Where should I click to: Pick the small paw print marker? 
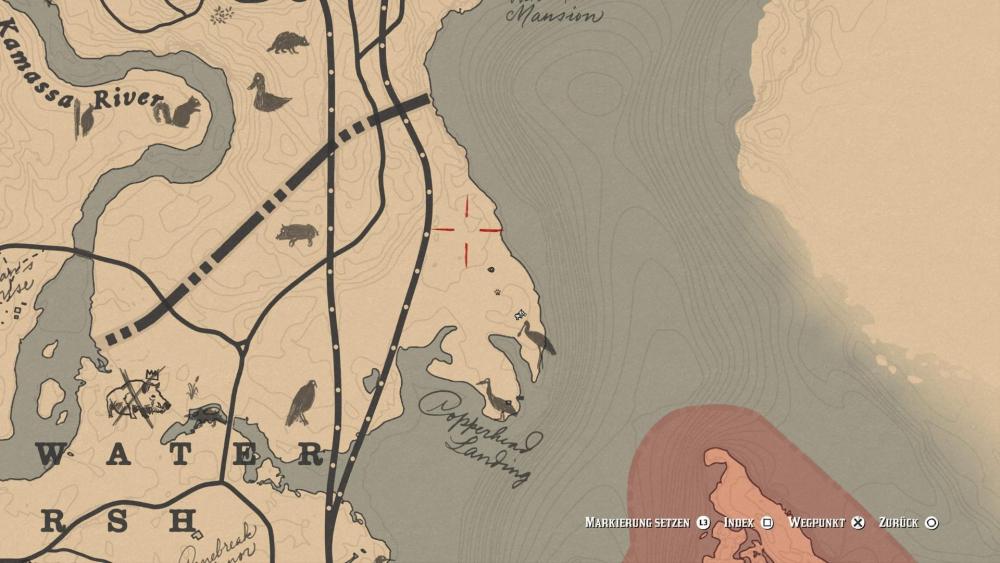(496, 292)
